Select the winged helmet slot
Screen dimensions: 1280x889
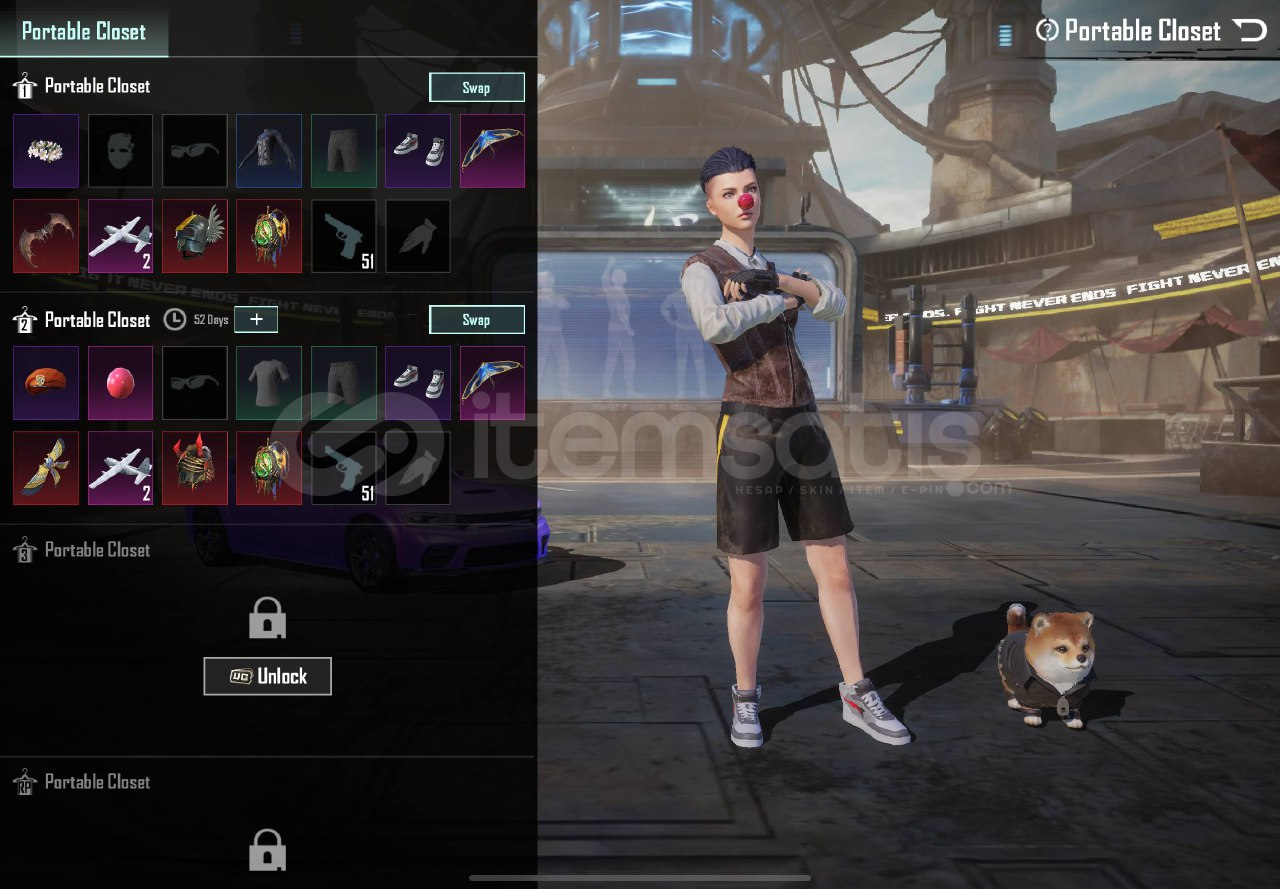tap(195, 236)
